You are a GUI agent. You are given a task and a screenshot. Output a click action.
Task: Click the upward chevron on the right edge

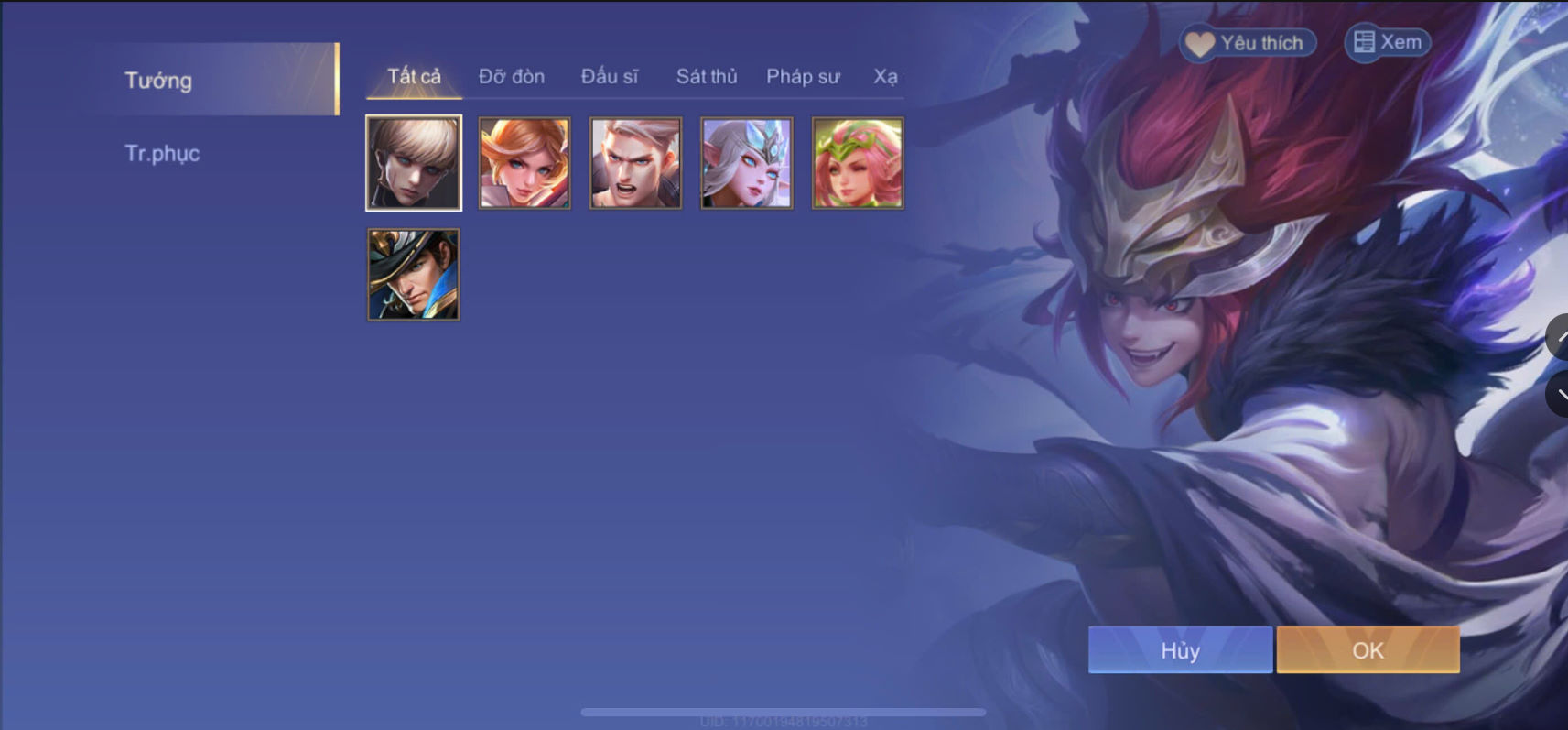pos(1561,337)
